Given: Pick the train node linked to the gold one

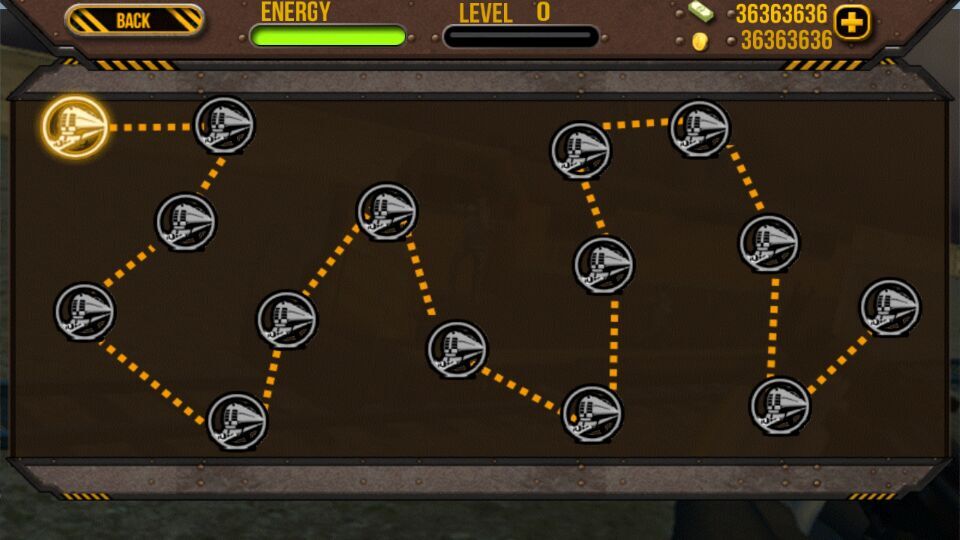Looking at the screenshot, I should click(224, 126).
